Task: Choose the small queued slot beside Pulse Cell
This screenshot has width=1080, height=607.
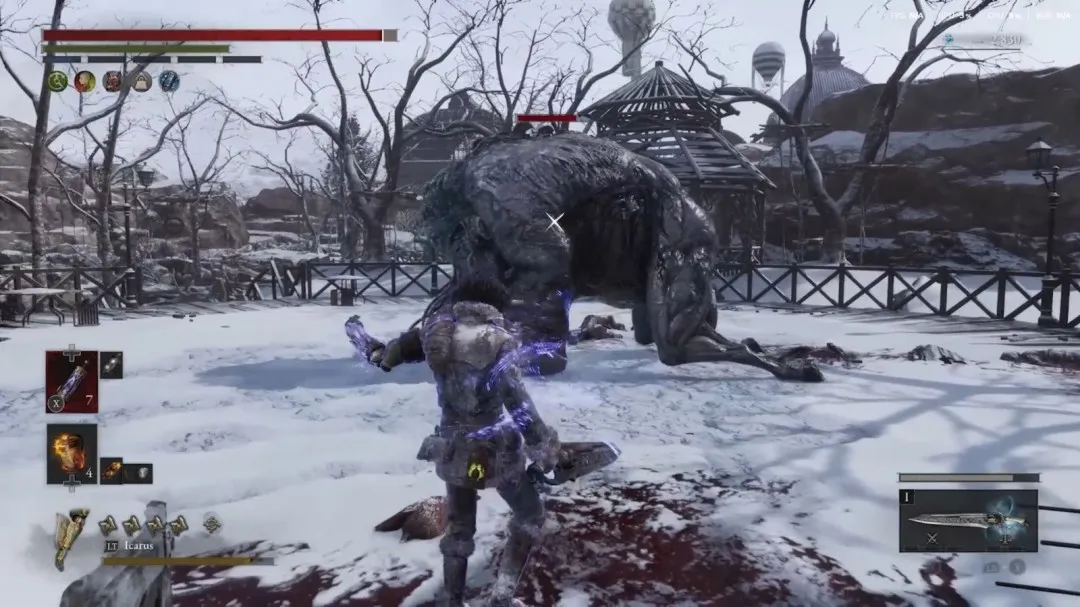Action: pos(111,366)
